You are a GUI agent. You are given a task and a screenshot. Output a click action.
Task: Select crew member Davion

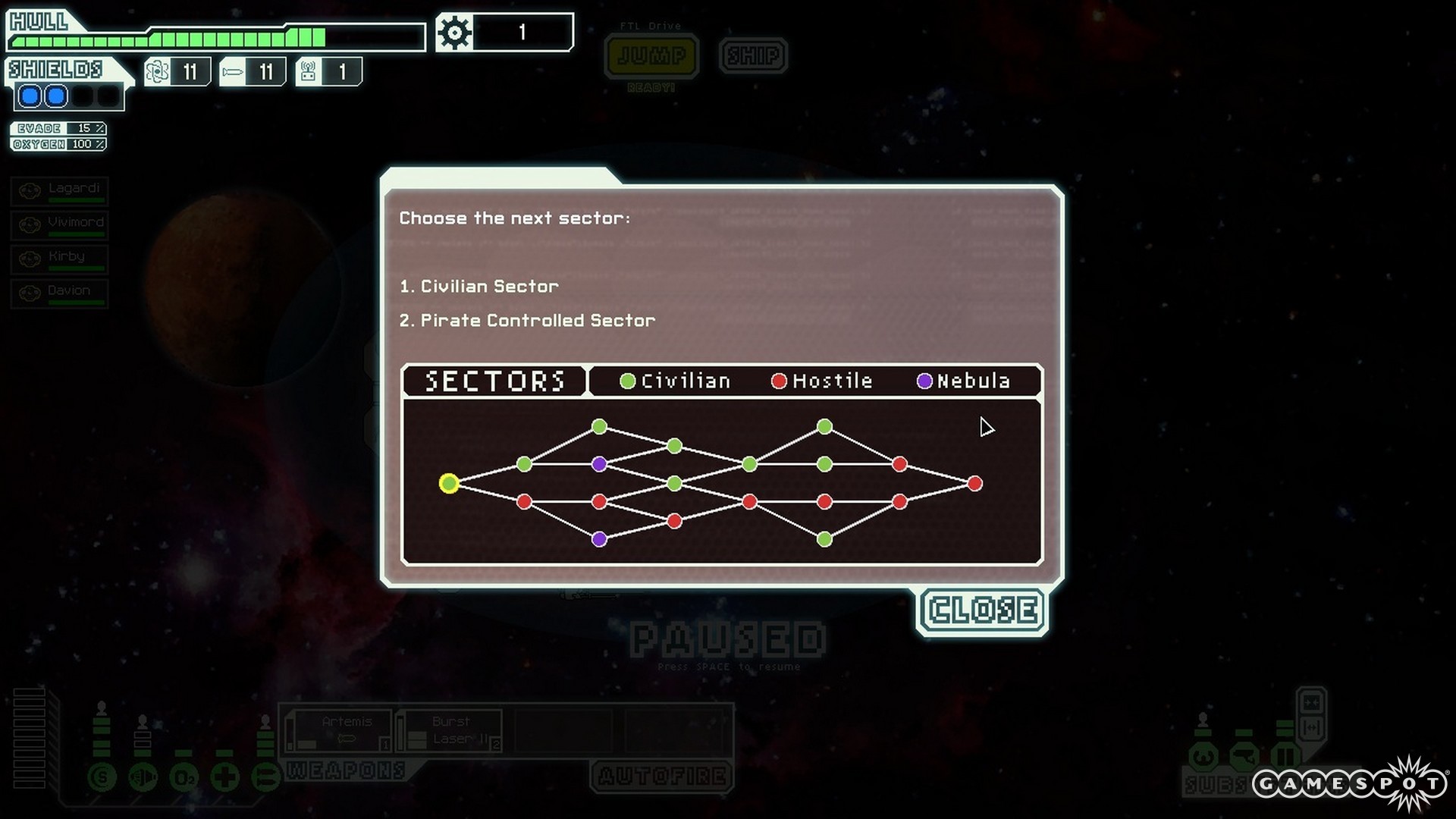point(60,293)
